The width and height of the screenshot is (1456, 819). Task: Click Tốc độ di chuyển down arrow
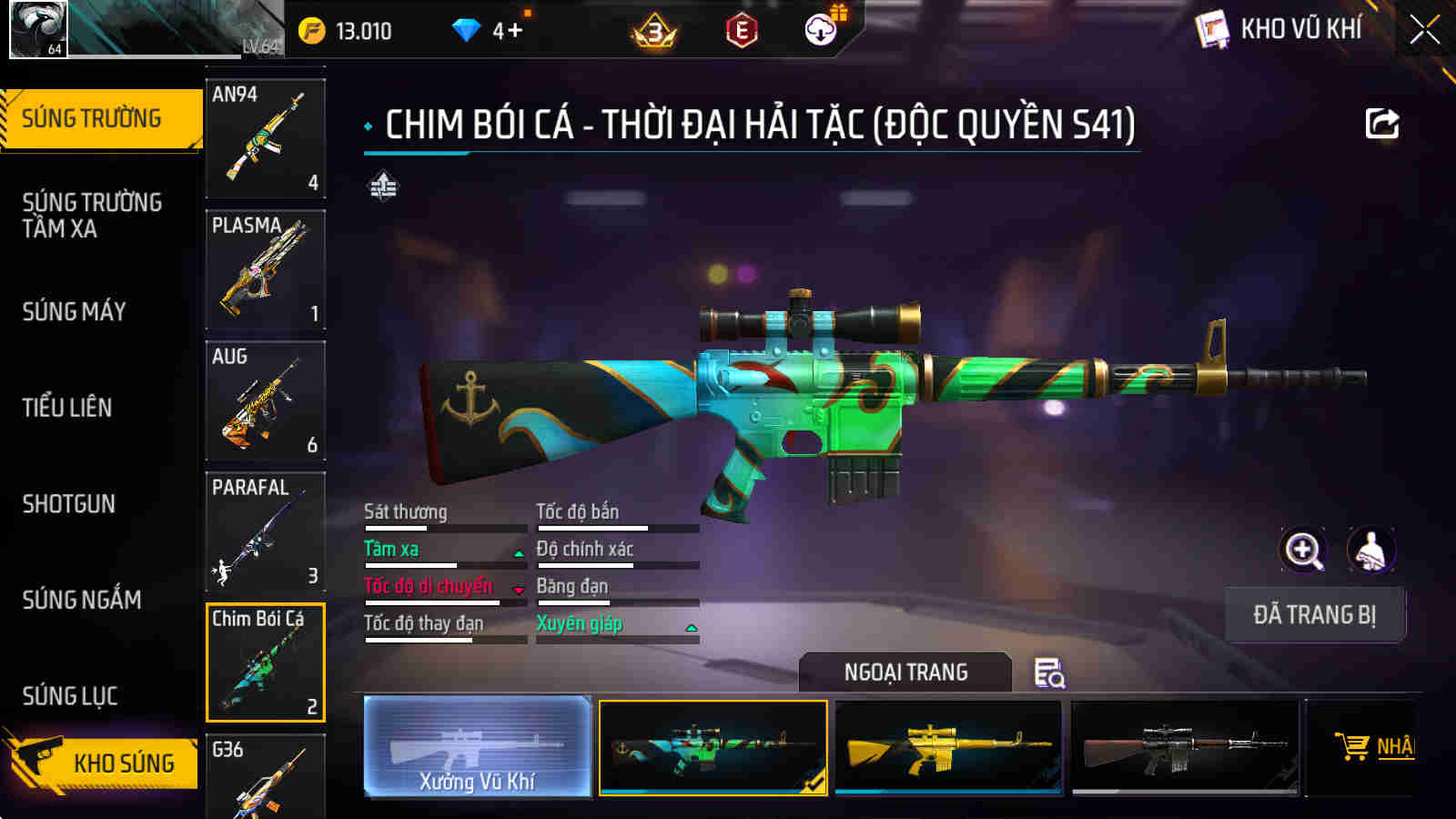click(517, 591)
